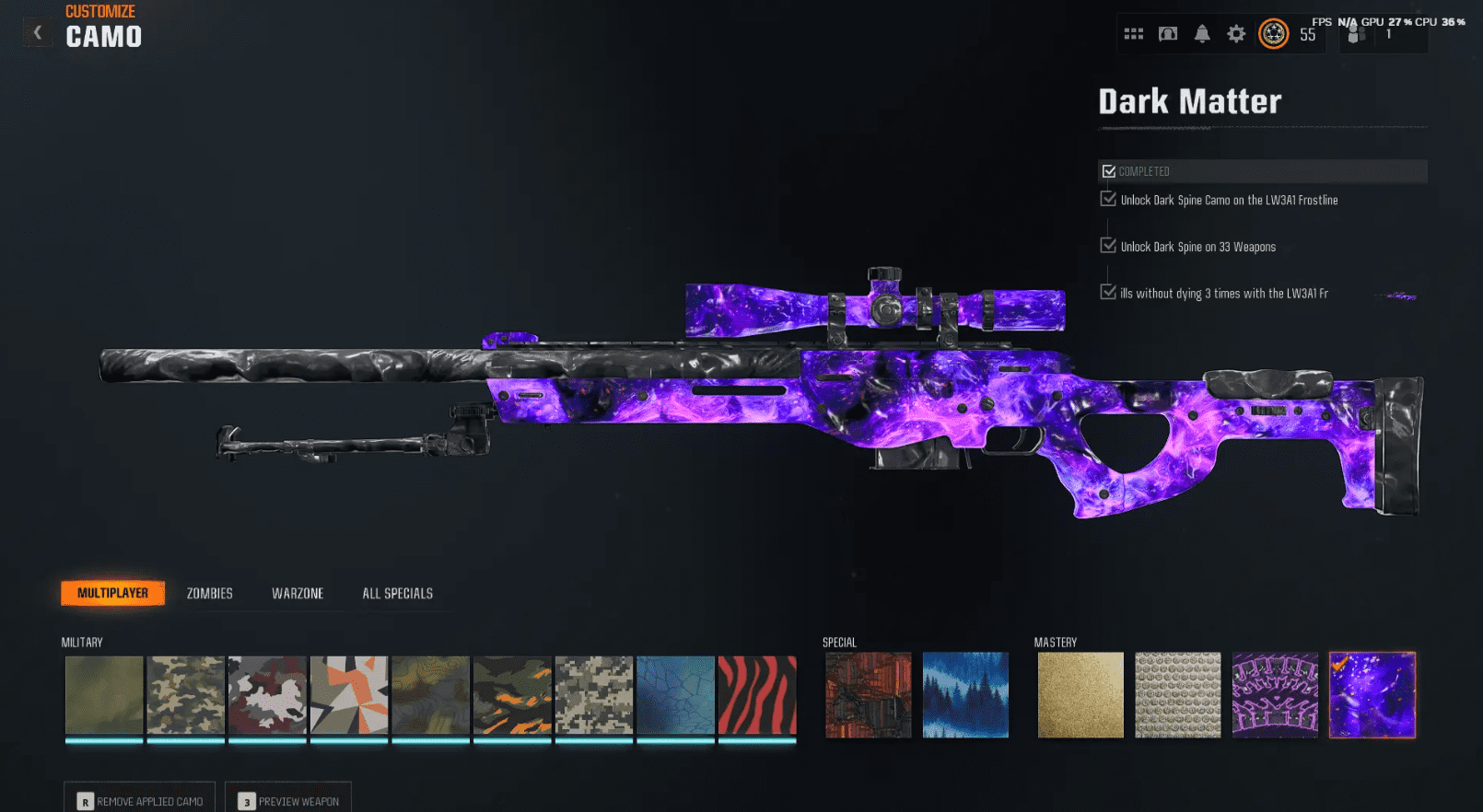This screenshot has height=812, width=1483.
Task: Click the Prestige emblem icon
Action: click(x=1272, y=34)
